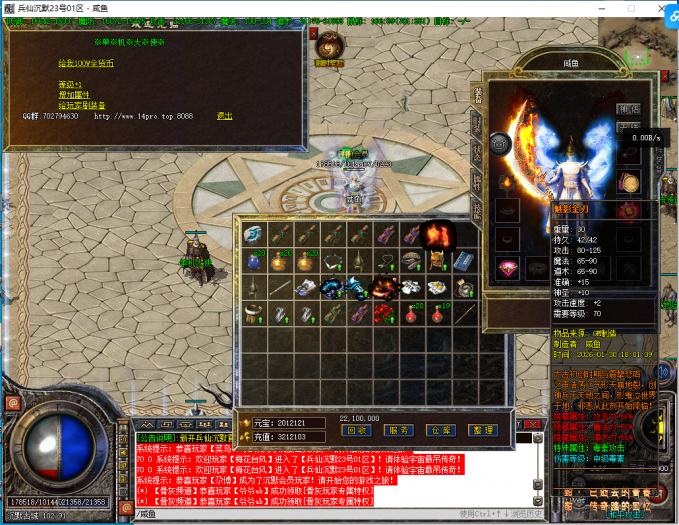Switch to the 装备 equipment tab
The height and width of the screenshot is (525, 679).
[x=477, y=95]
